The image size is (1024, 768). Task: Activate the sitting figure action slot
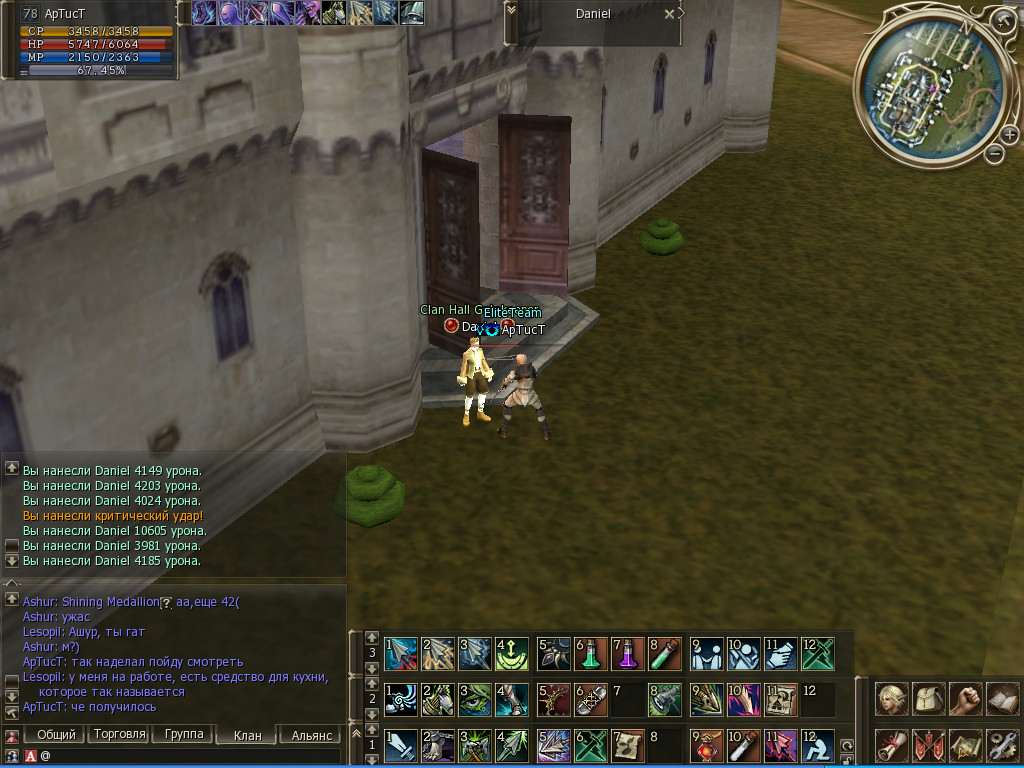pos(816,745)
